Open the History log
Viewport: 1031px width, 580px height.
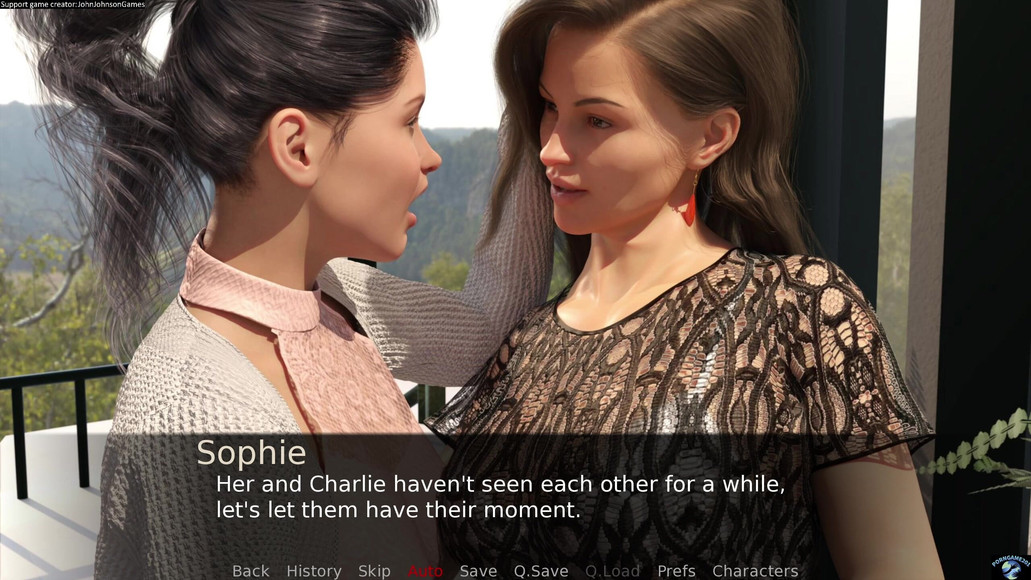click(x=314, y=570)
